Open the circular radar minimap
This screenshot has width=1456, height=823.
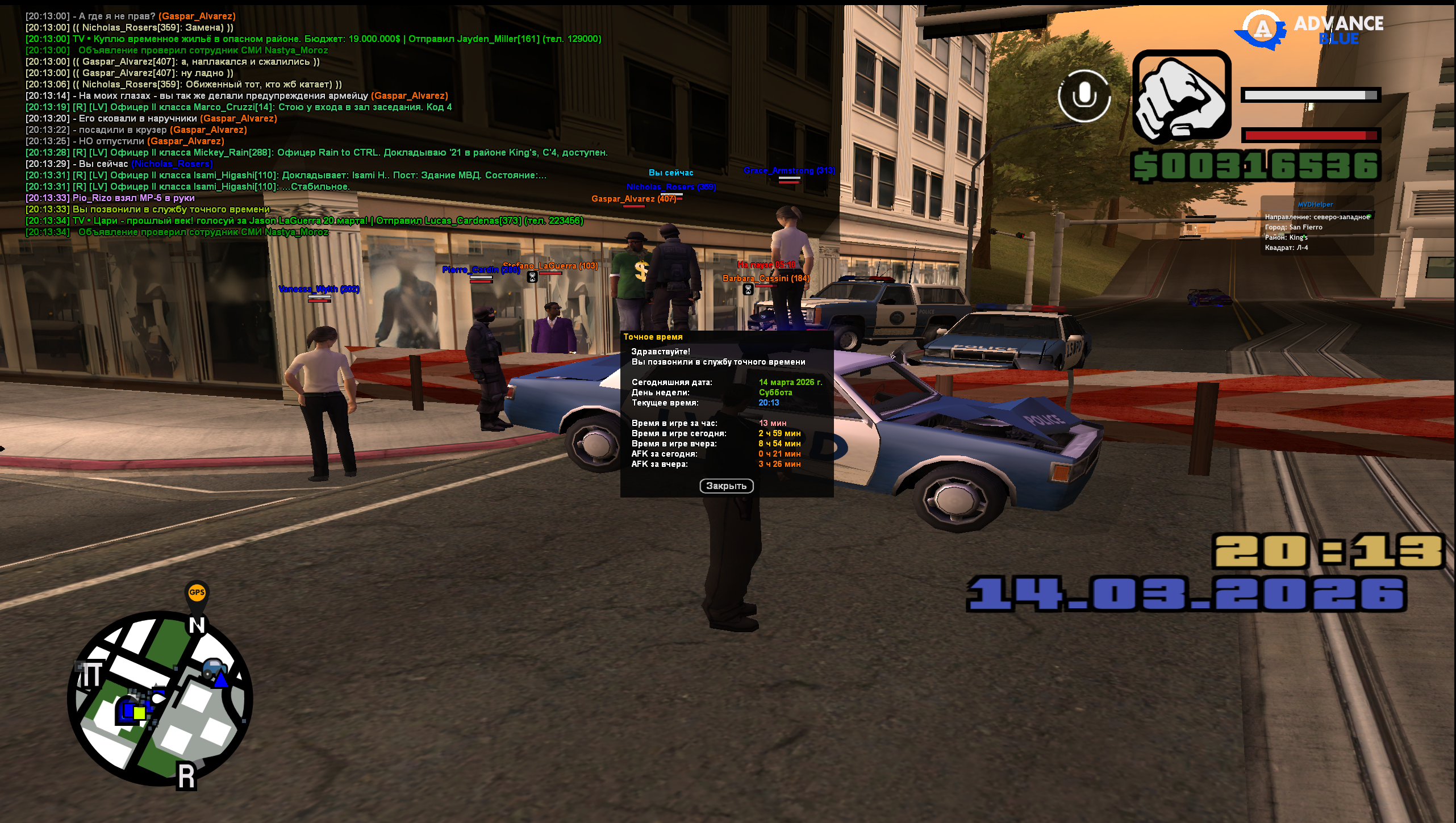(160, 699)
